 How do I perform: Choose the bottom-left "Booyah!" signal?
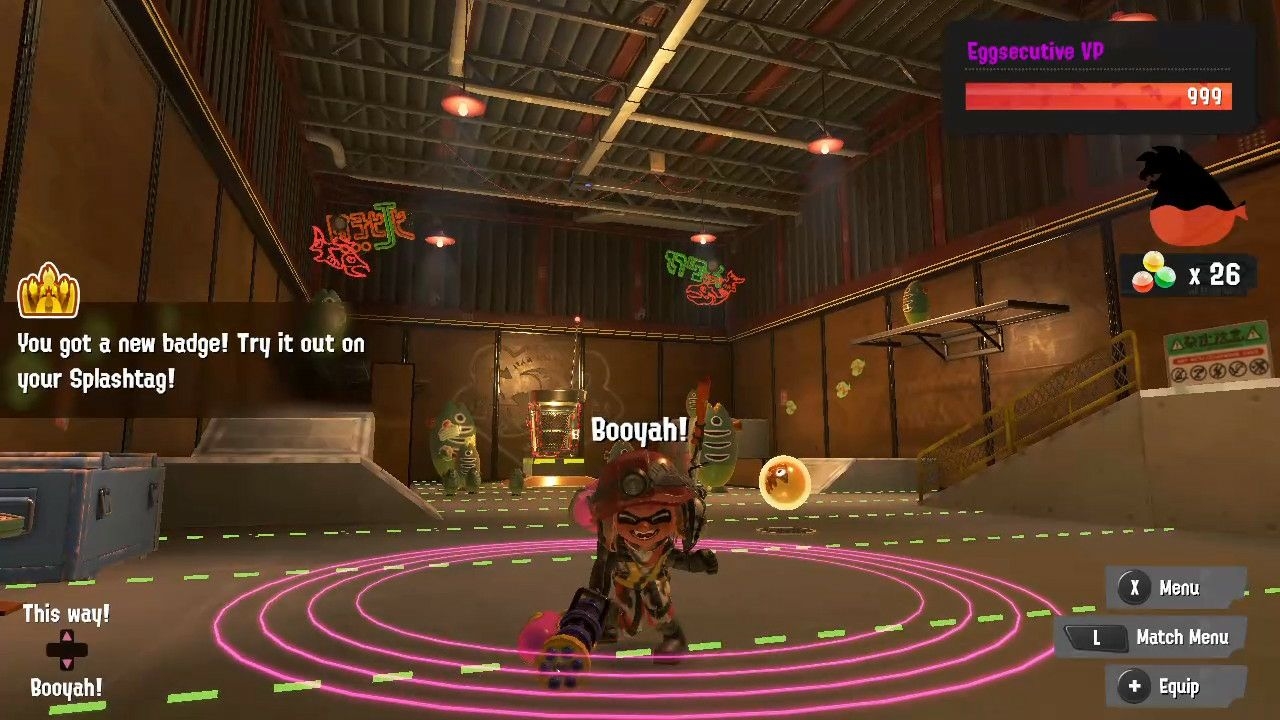tap(66, 688)
